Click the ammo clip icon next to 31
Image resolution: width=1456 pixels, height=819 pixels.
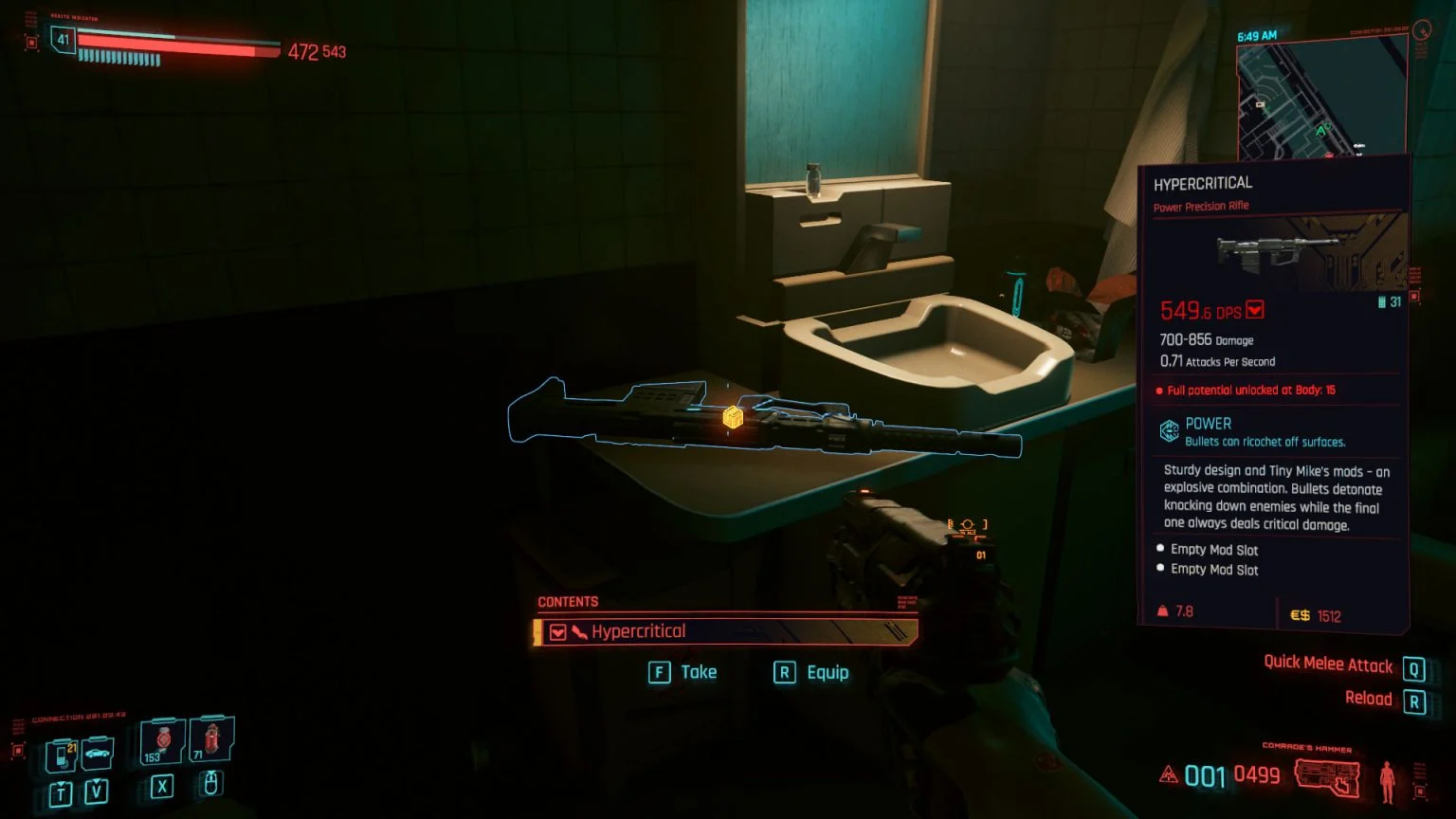[x=1381, y=301]
